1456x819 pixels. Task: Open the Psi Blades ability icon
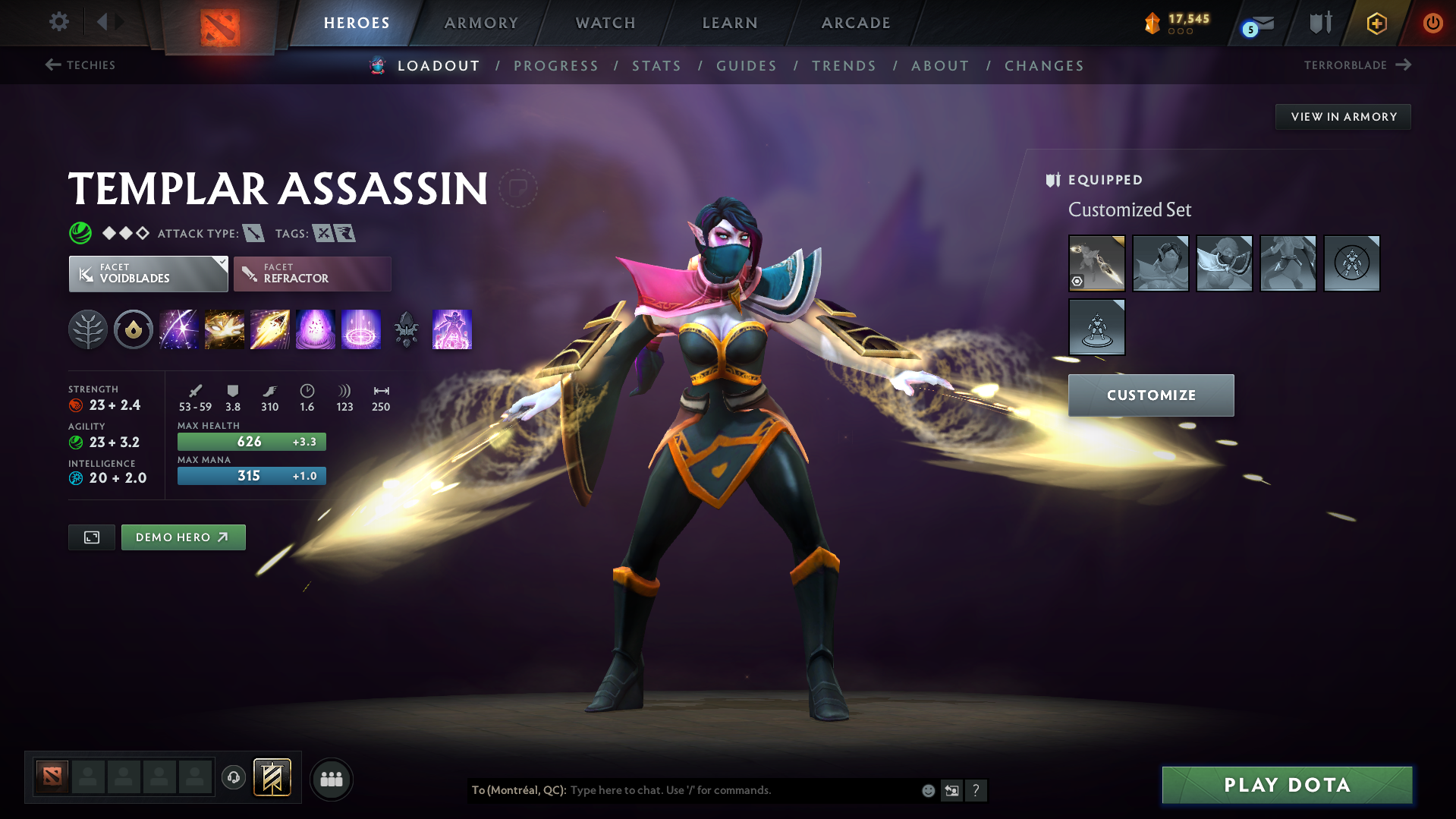(270, 329)
